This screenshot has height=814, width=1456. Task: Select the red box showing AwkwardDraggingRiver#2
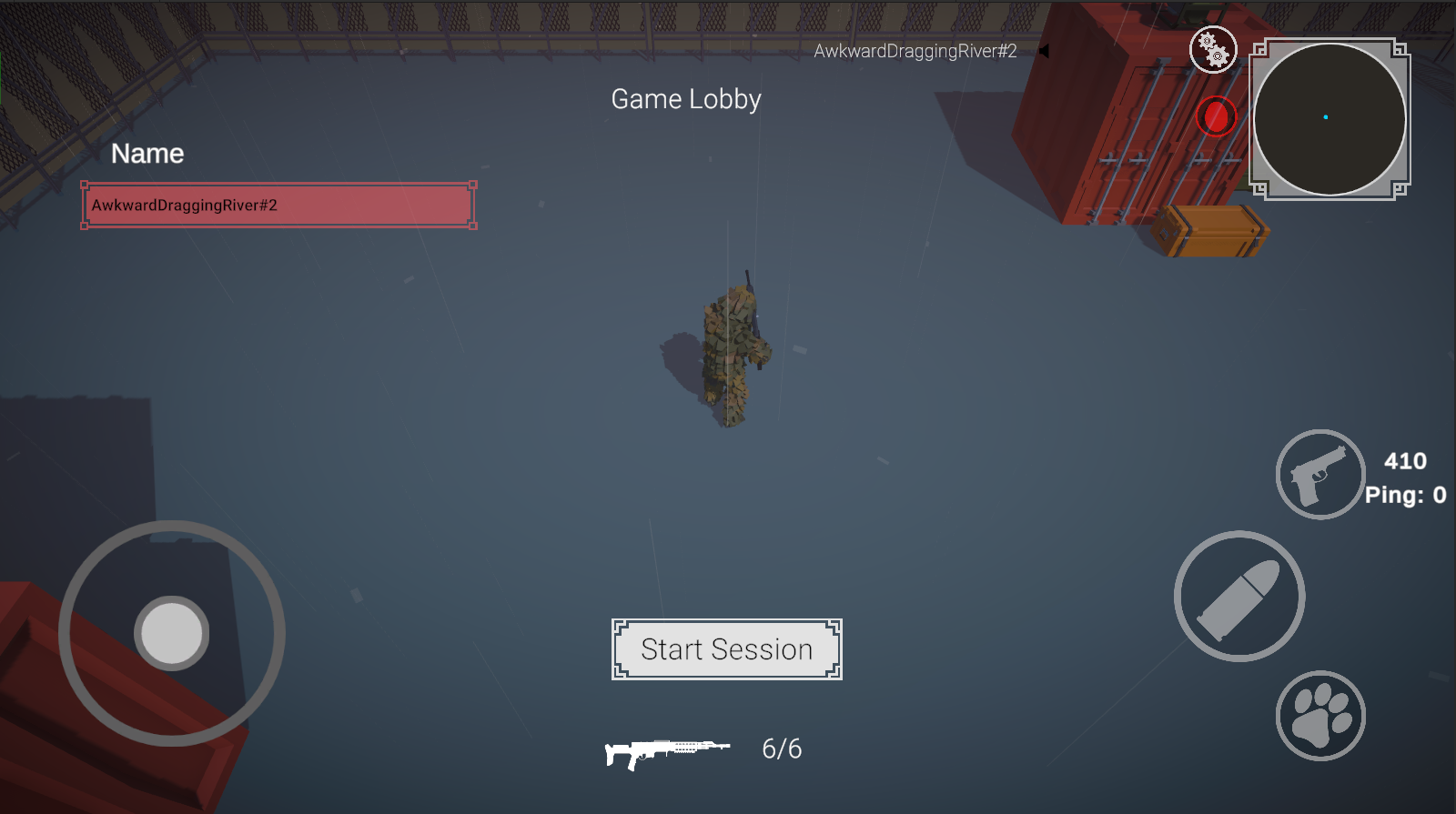tap(276, 205)
